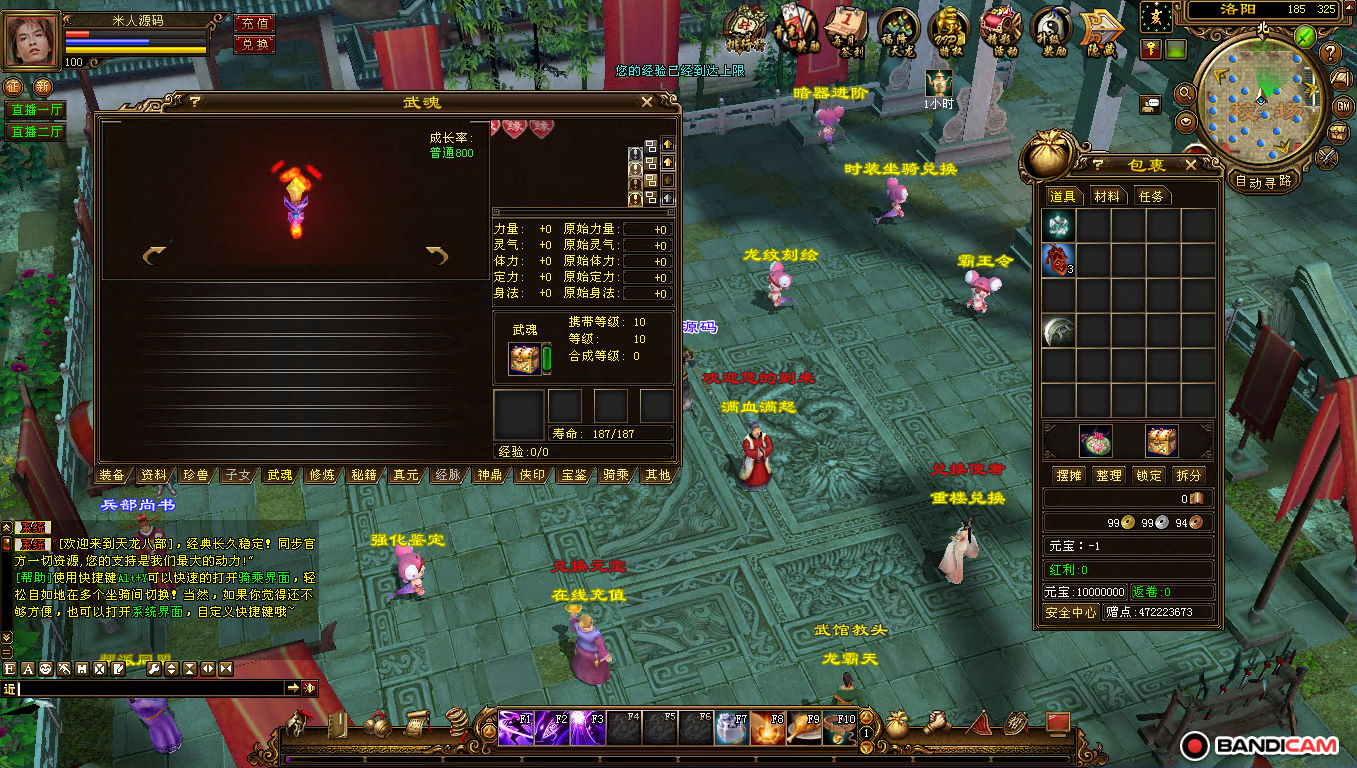Open the 珍兽 tab
Screen dimensions: 1357x768
[196, 475]
